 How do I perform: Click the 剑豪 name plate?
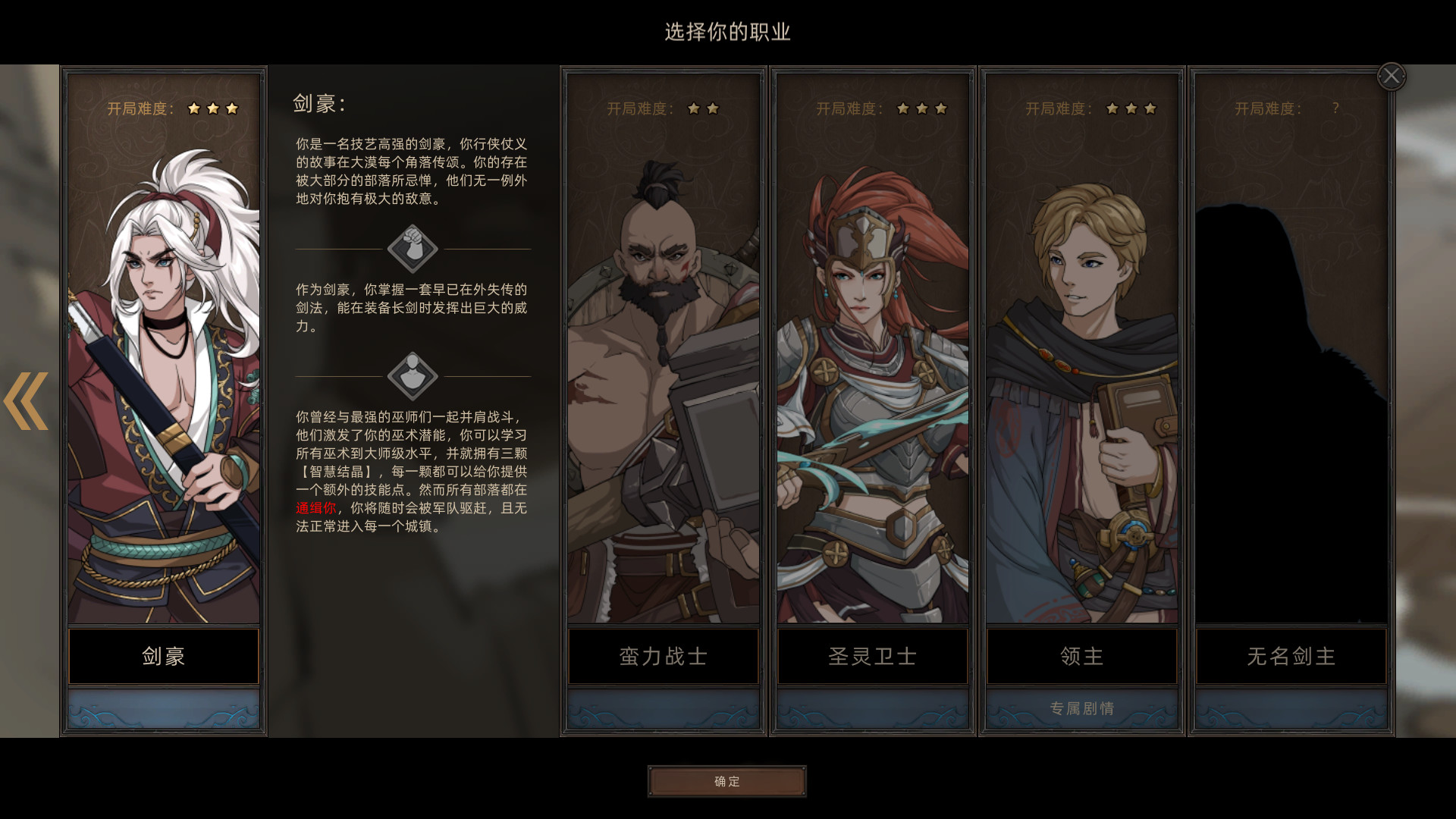click(x=164, y=657)
